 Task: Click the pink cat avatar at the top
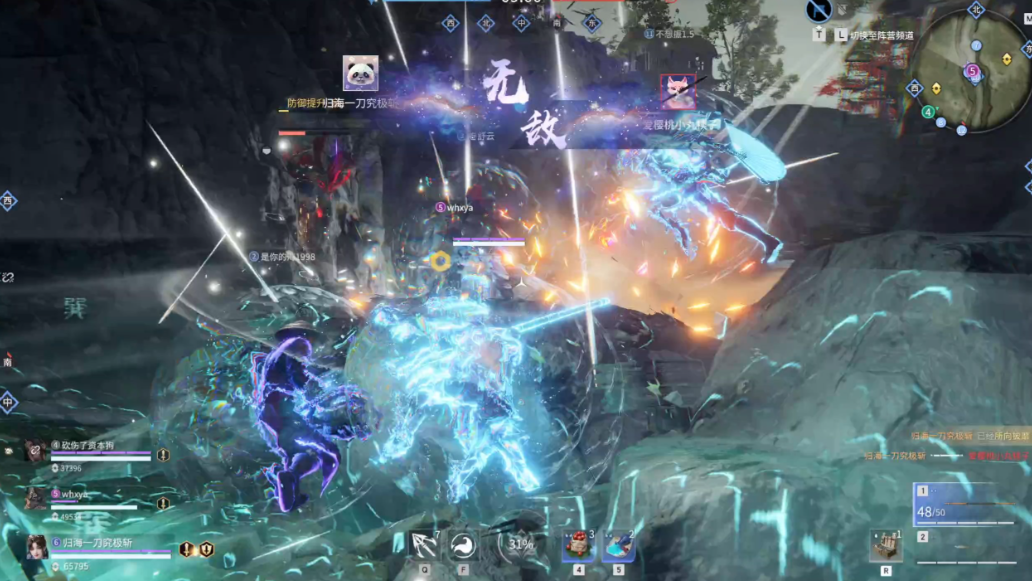677,91
